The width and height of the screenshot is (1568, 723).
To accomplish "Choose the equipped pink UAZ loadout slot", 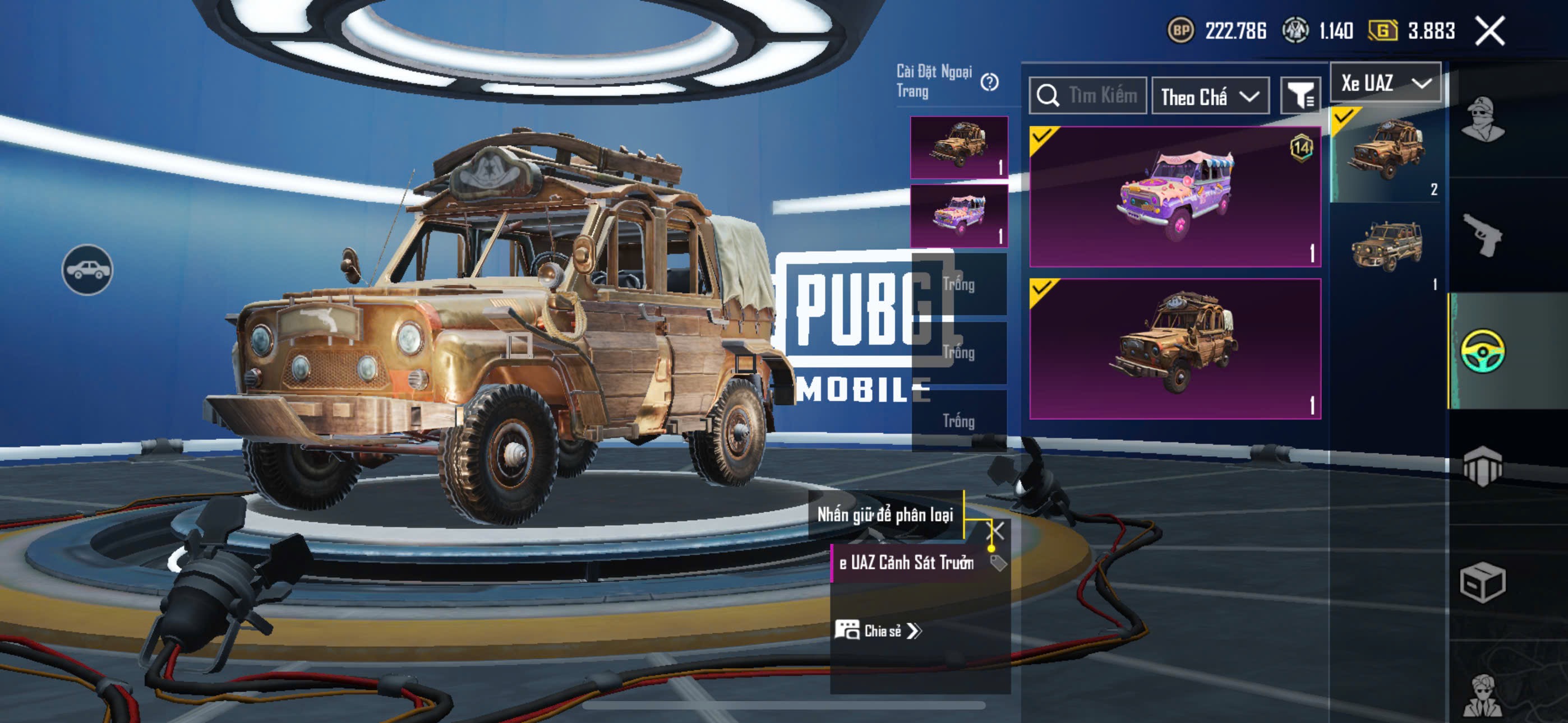I will (x=959, y=216).
